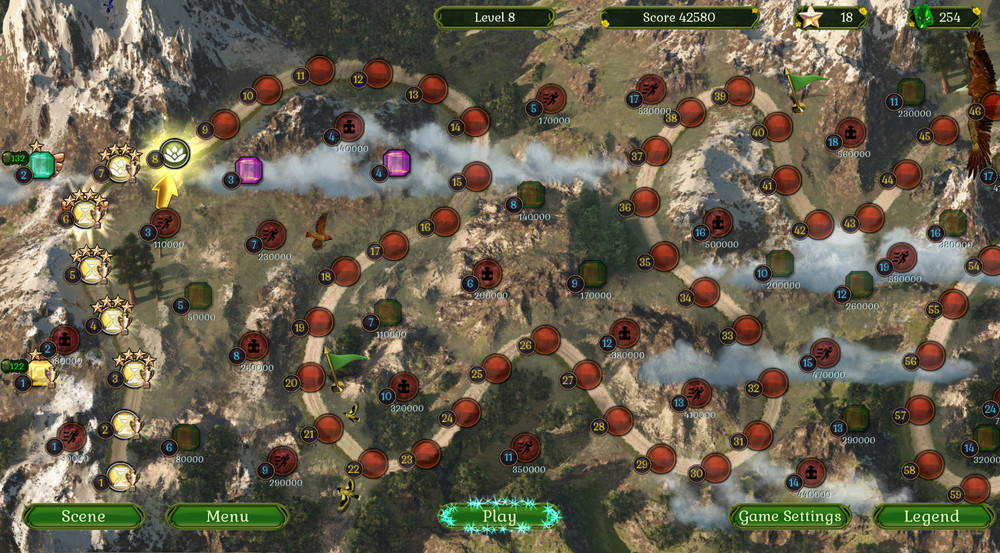The width and height of the screenshot is (1000, 553).
Task: Select the purple gem bonus numbered 4
Action: (397, 163)
